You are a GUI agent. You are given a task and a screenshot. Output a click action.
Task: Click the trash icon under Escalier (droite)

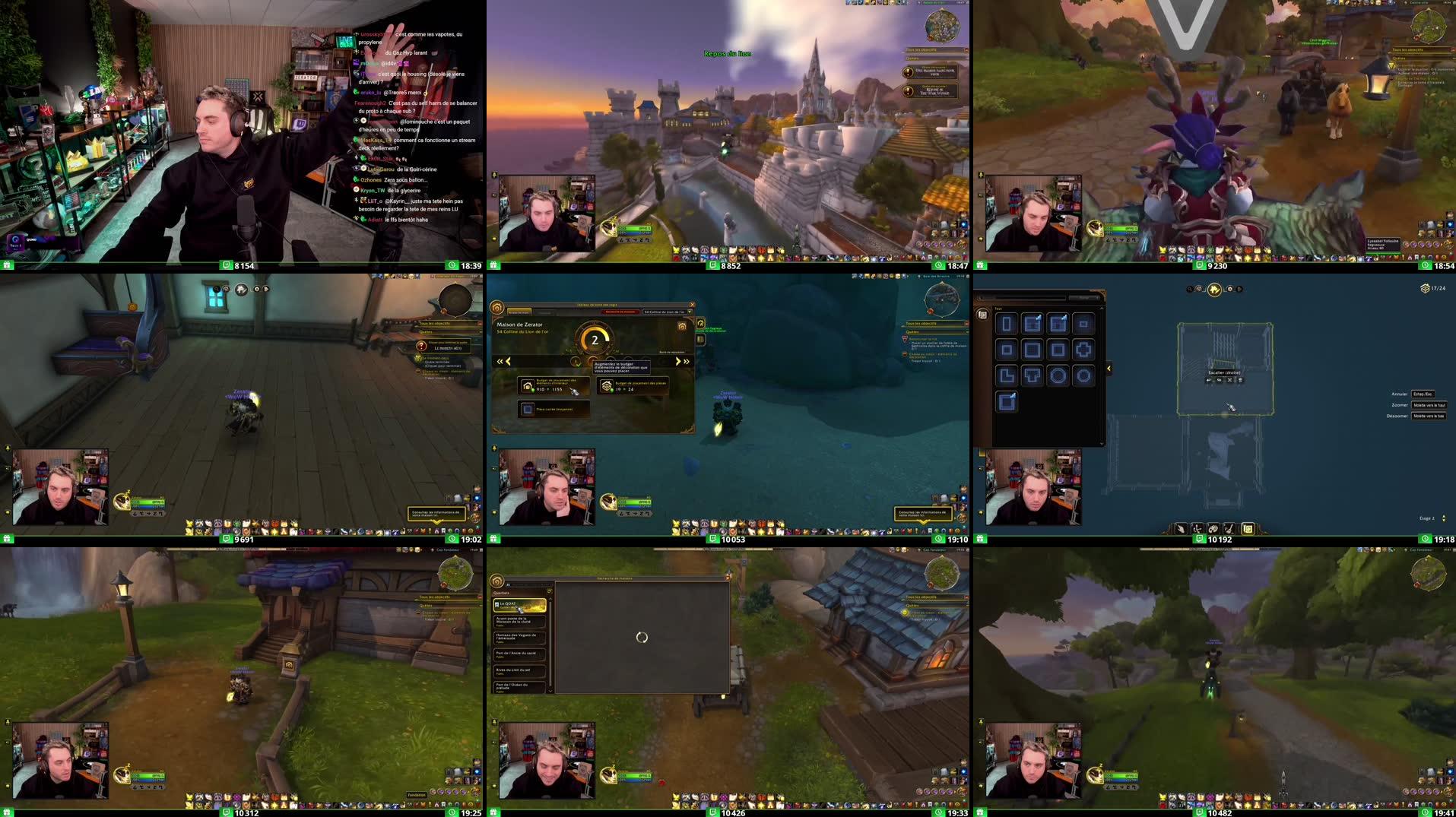pos(1240,380)
